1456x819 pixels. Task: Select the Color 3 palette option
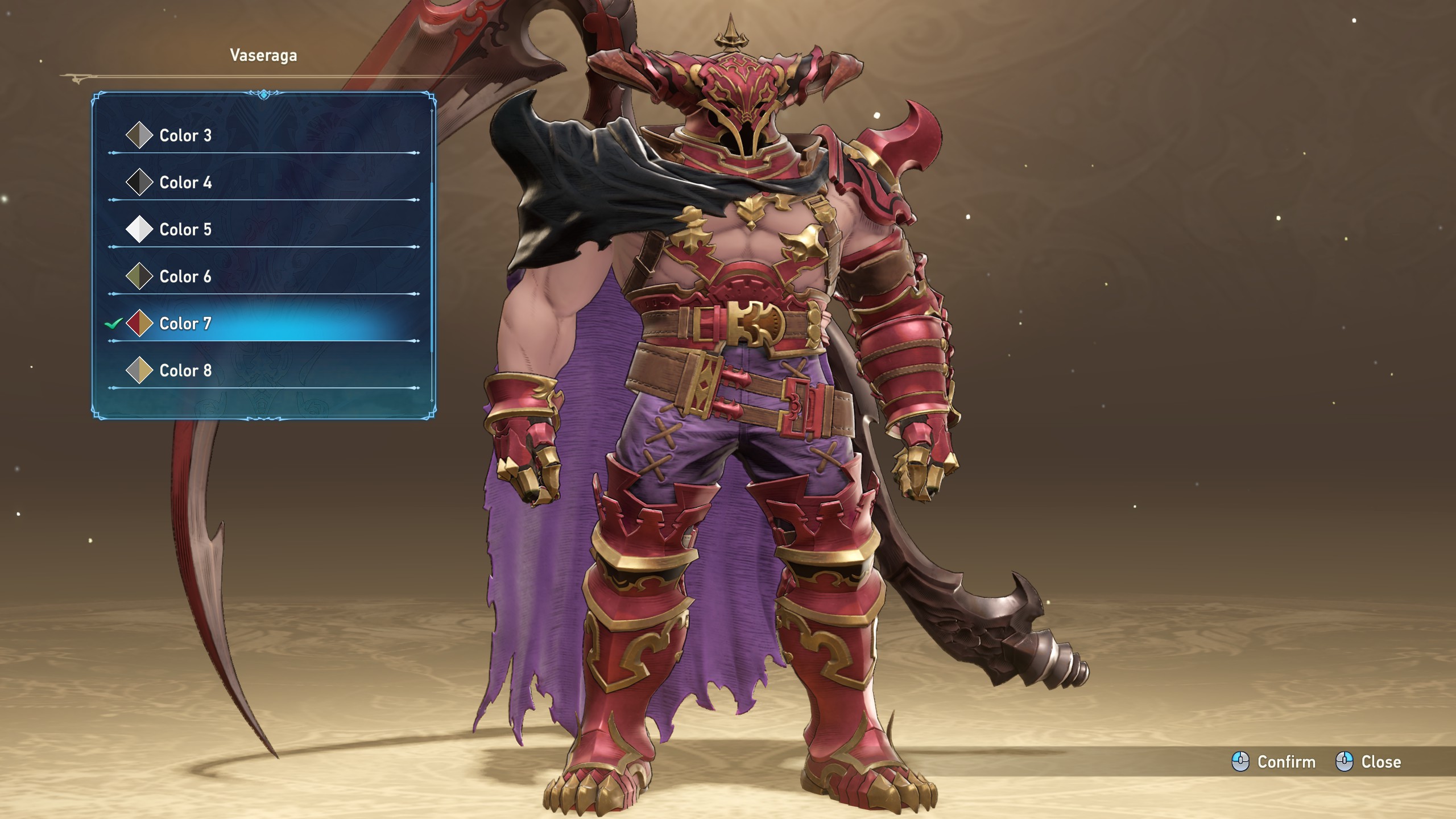pyautogui.click(x=185, y=135)
